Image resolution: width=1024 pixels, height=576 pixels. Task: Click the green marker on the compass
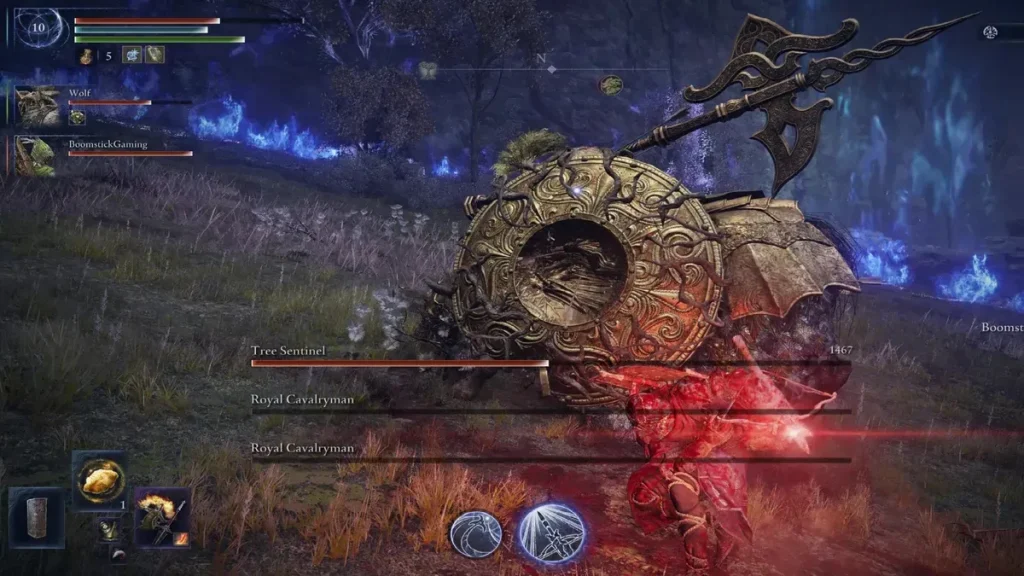click(x=611, y=85)
